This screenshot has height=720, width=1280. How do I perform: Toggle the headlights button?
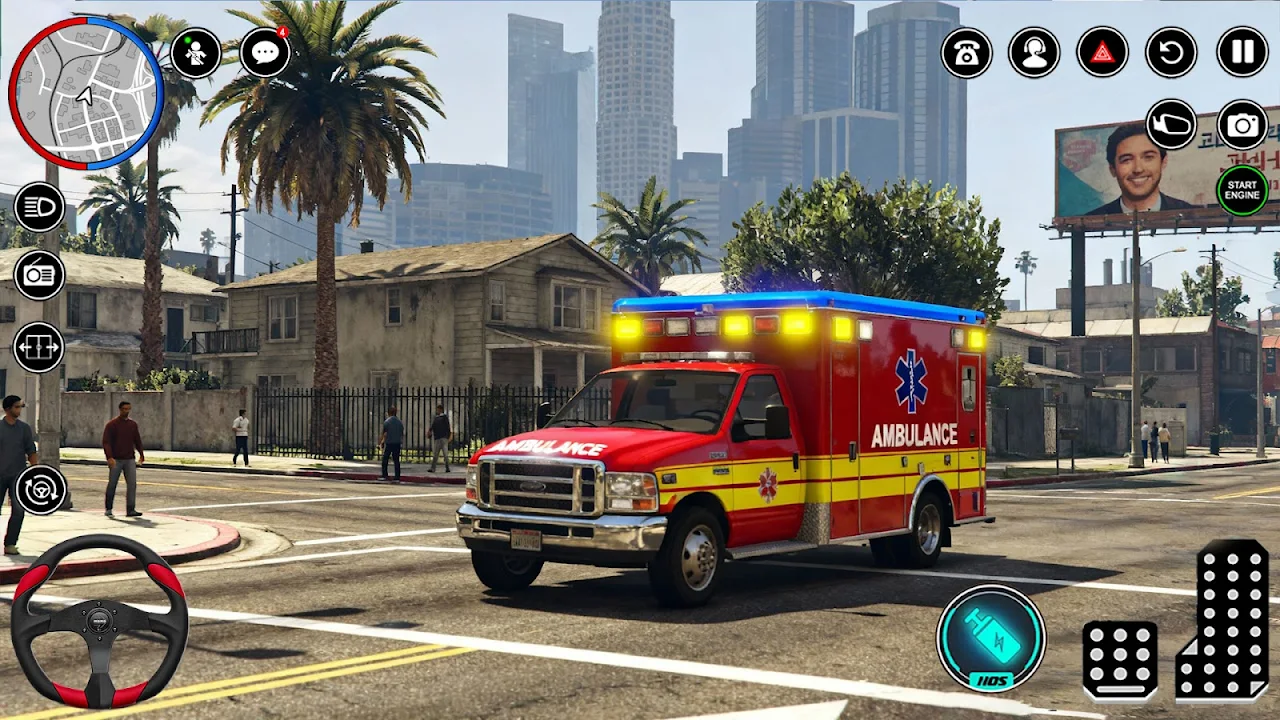pyautogui.click(x=39, y=207)
